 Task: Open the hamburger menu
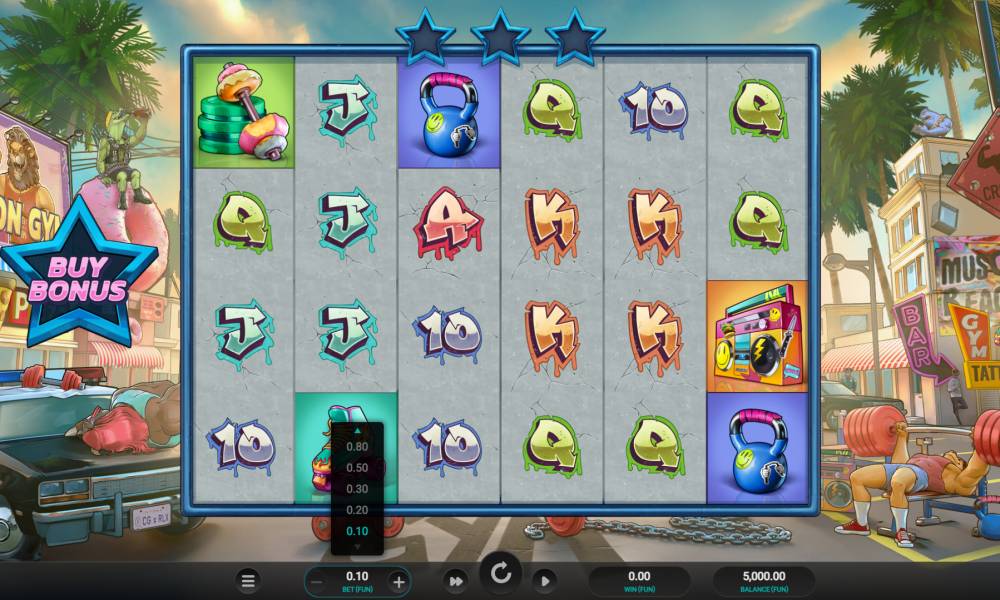[249, 580]
